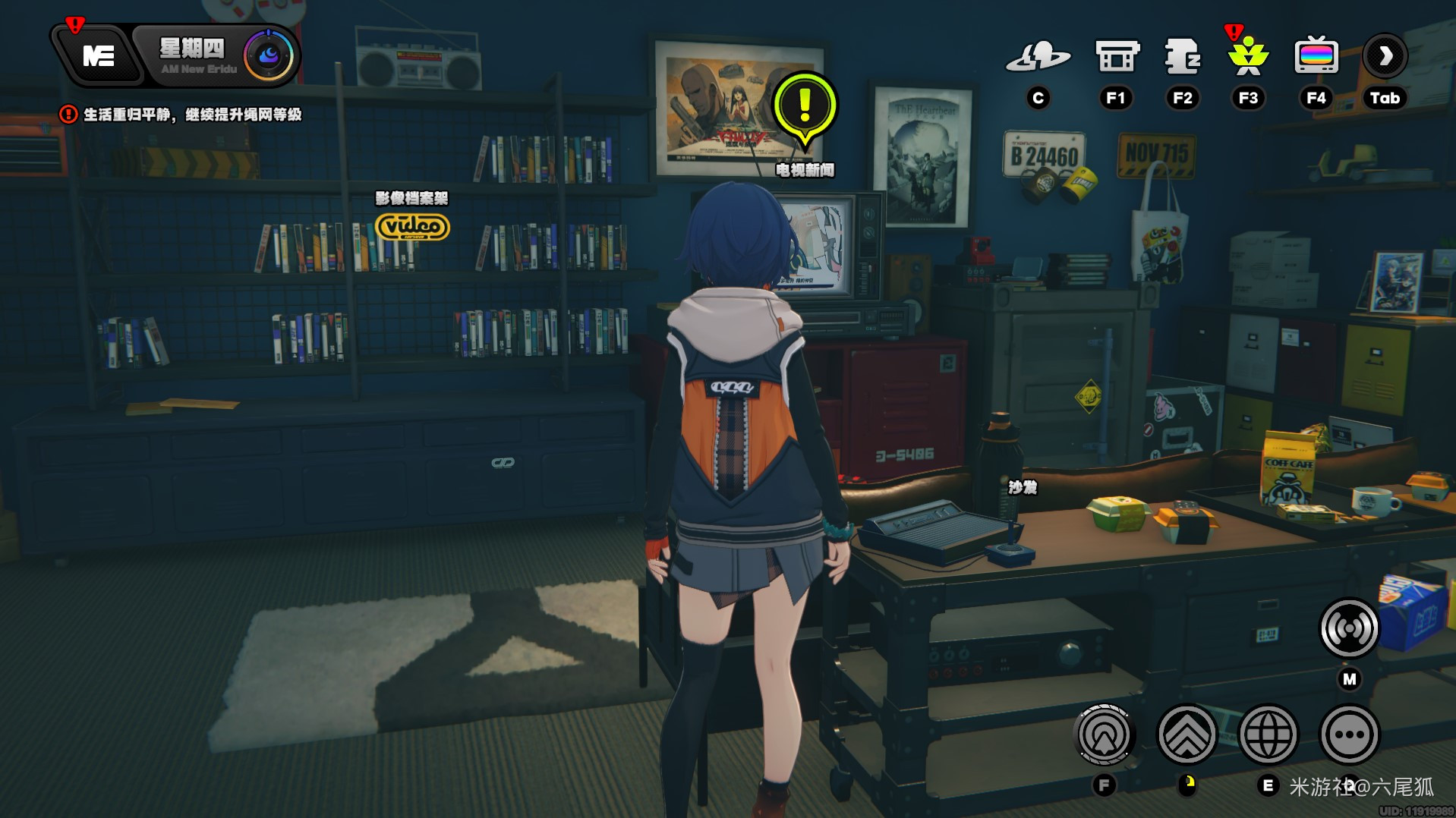
Task: Open the ME profile menu
Action: pos(99,56)
